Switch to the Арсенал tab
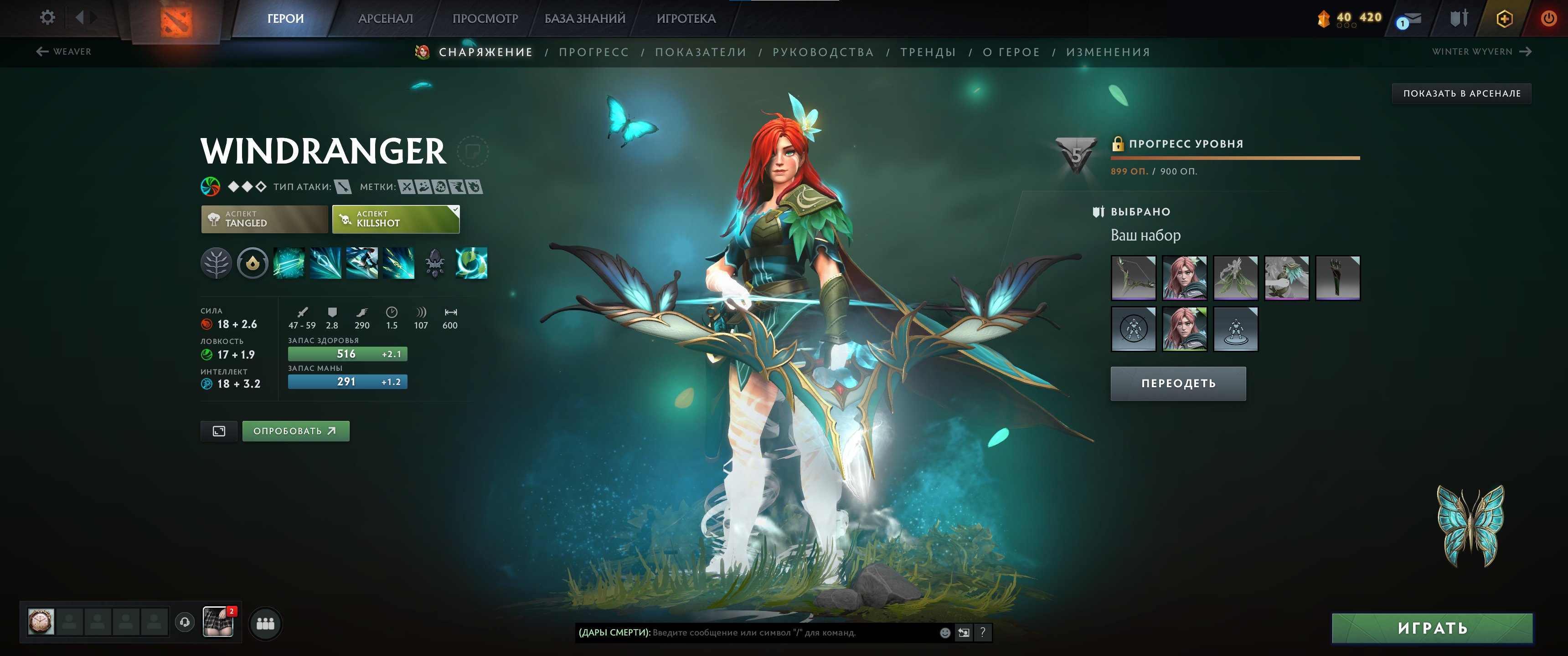Viewport: 1568px width, 656px height. (x=385, y=19)
